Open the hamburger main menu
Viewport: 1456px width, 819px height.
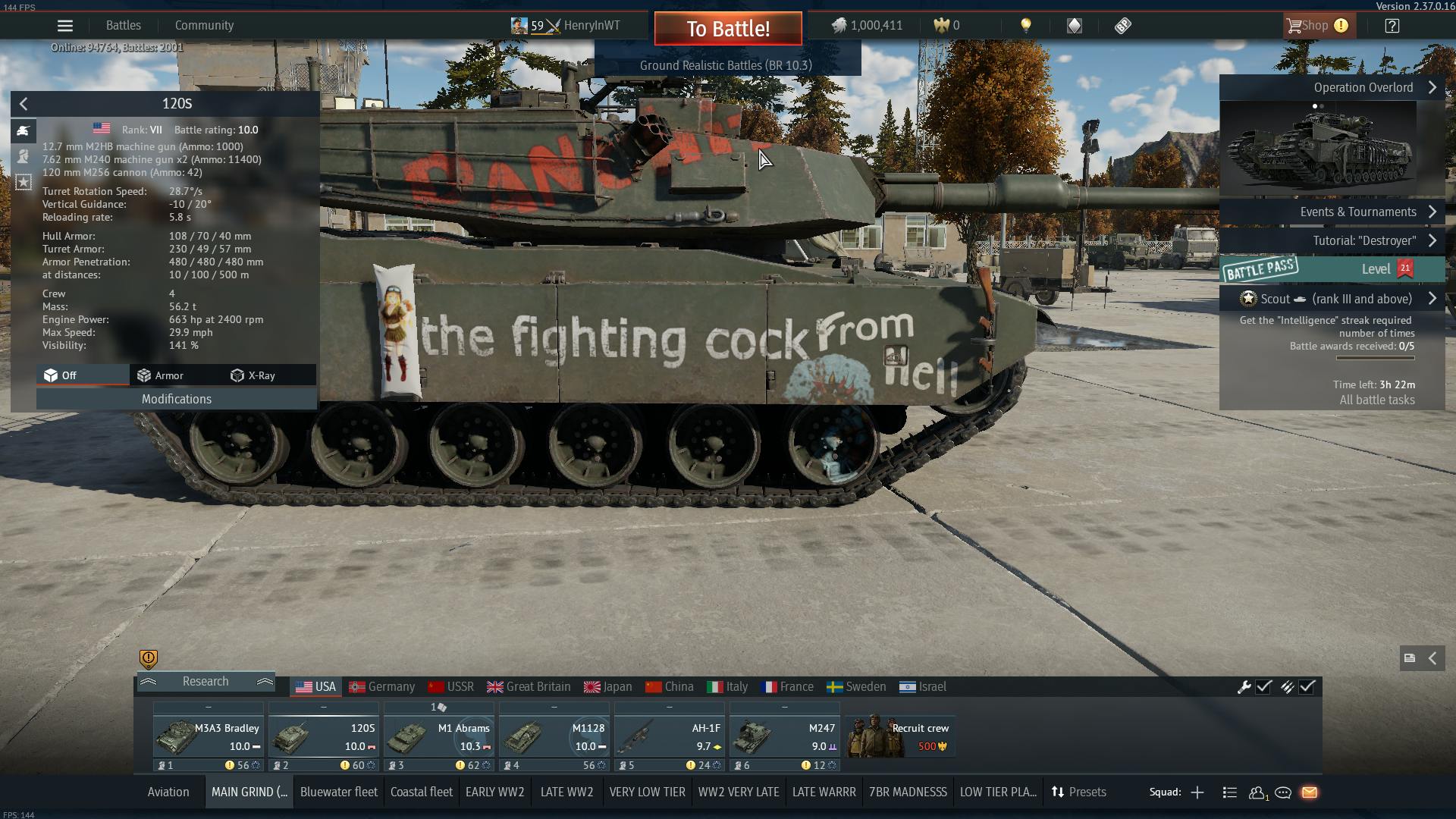click(65, 26)
